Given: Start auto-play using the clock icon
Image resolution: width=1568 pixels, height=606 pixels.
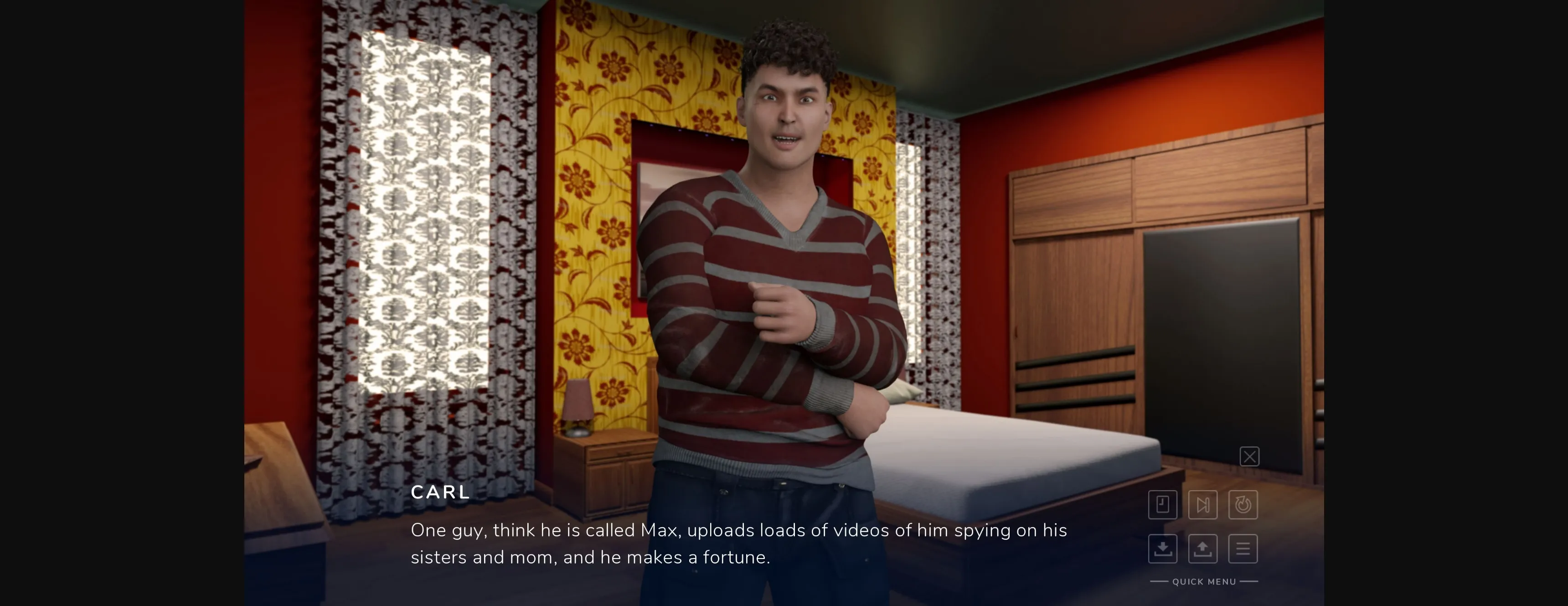Looking at the screenshot, I should (1243, 504).
